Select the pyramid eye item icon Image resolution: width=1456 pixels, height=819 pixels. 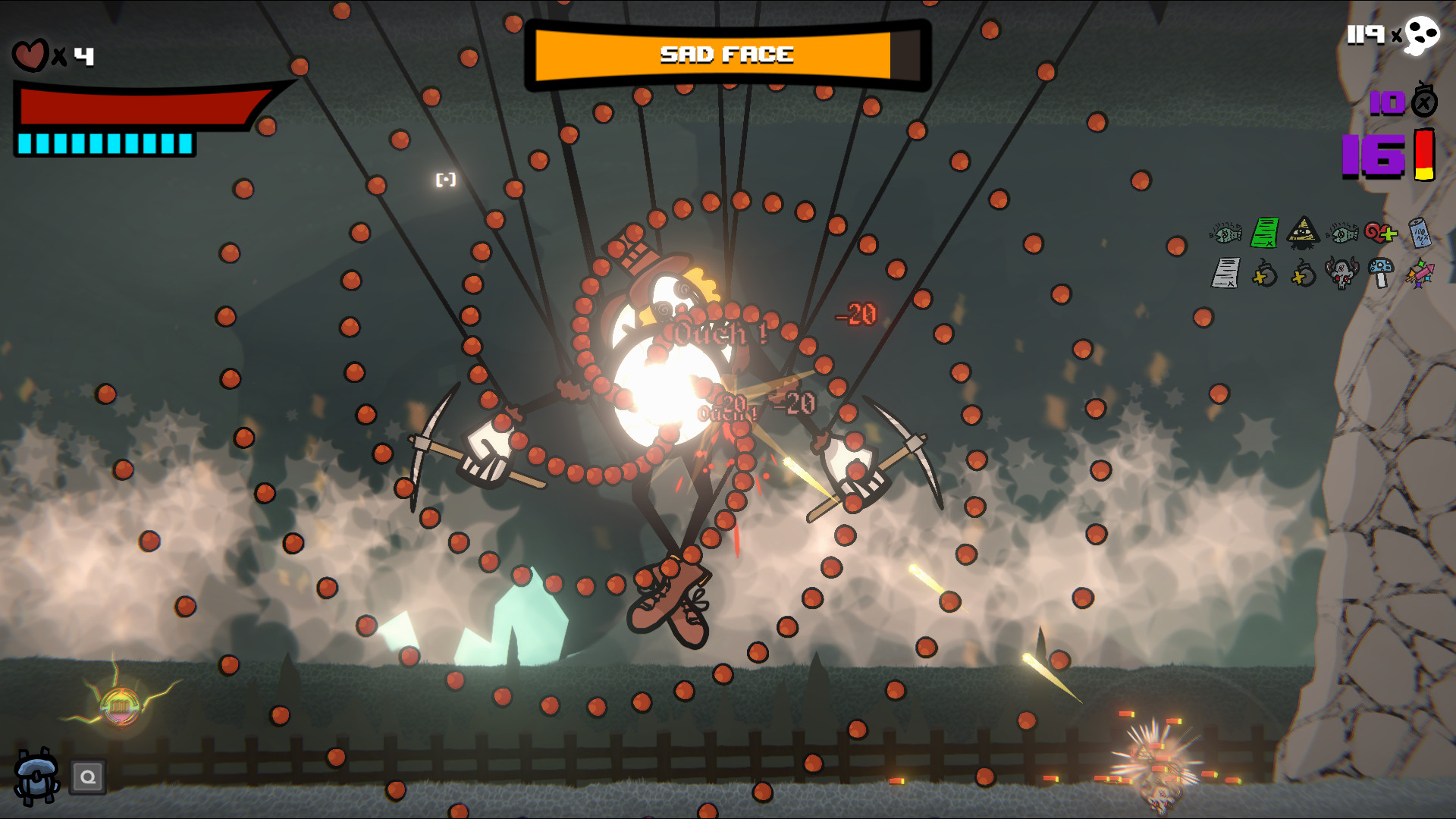click(1303, 233)
